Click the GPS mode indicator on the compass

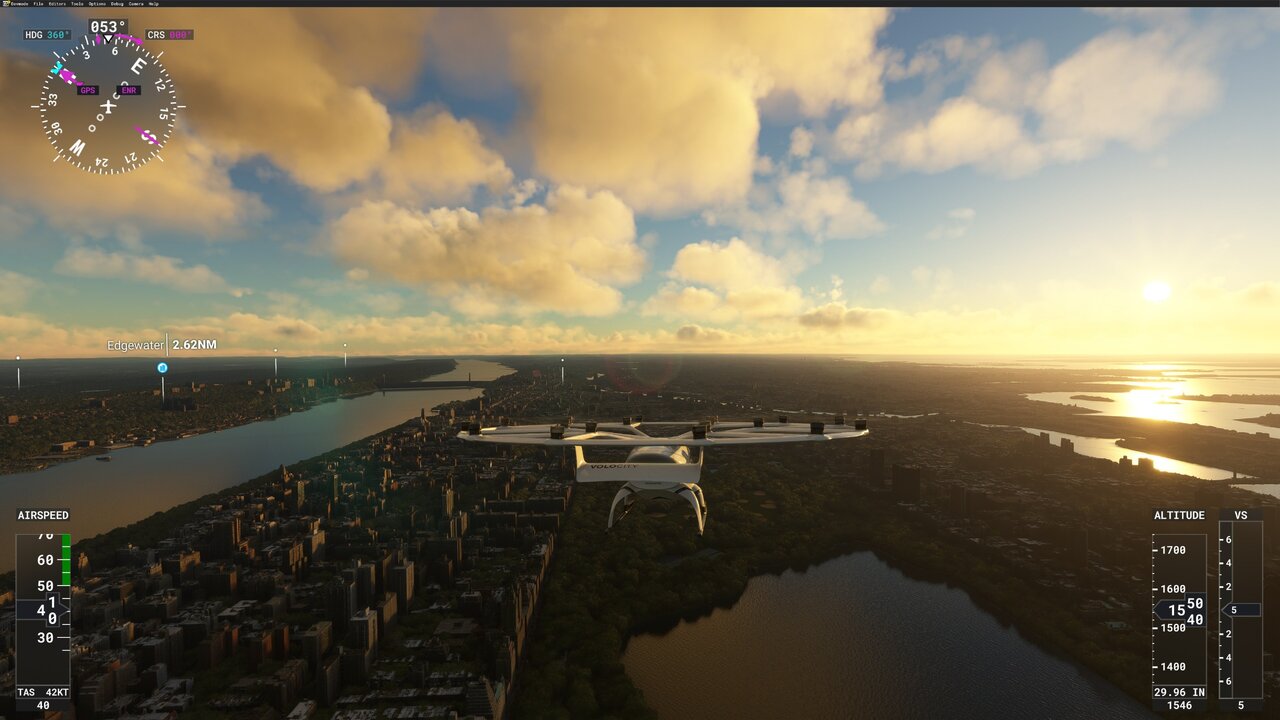[88, 90]
